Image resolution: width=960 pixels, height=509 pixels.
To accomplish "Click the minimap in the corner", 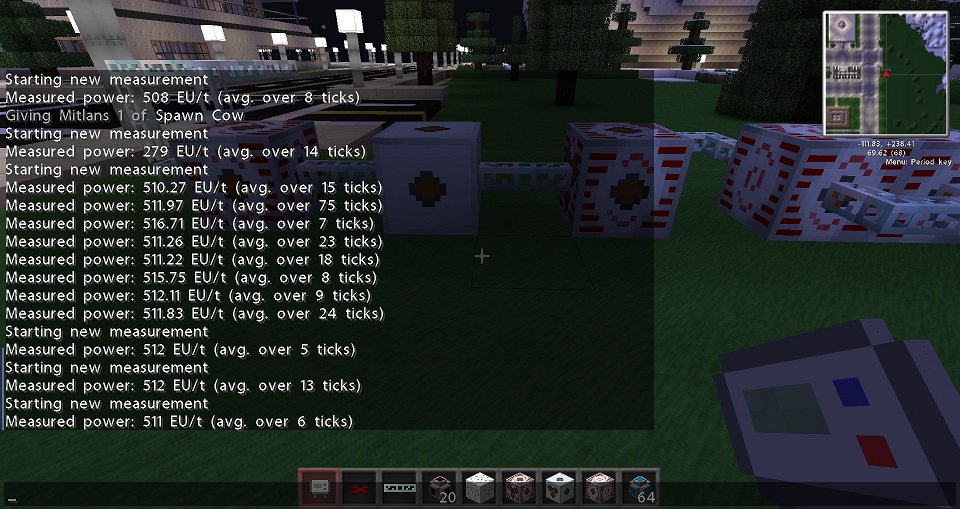I will pyautogui.click(x=885, y=74).
